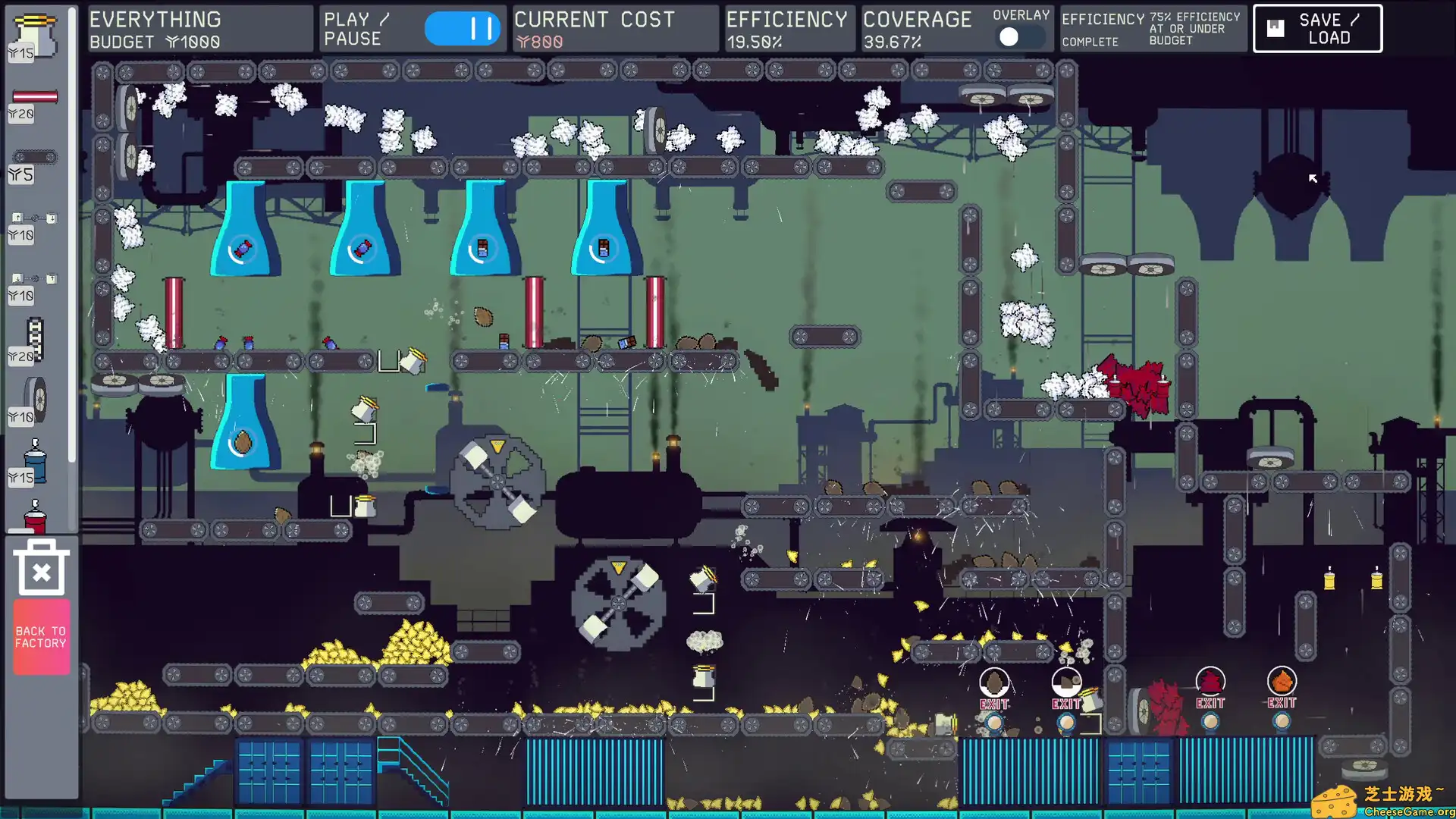
Task: Select the conveyor belt tool costing ¥5
Action: [36, 155]
